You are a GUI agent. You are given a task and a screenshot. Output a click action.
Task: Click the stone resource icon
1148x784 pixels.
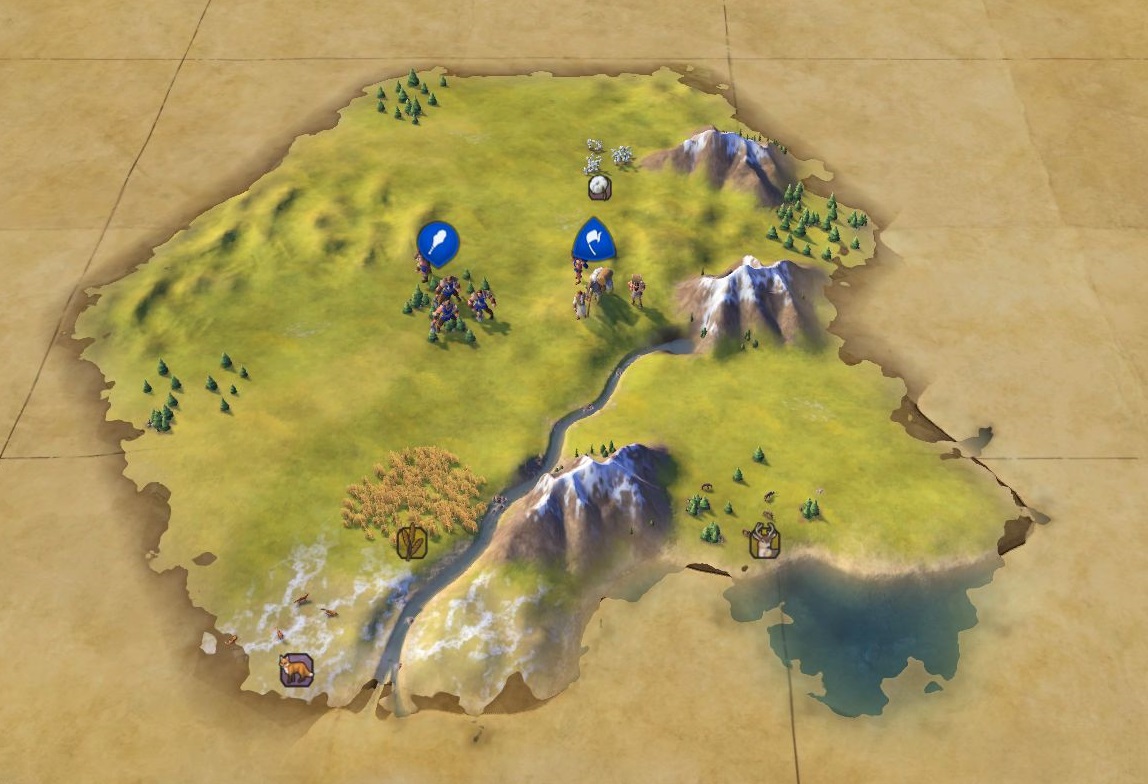pos(599,187)
